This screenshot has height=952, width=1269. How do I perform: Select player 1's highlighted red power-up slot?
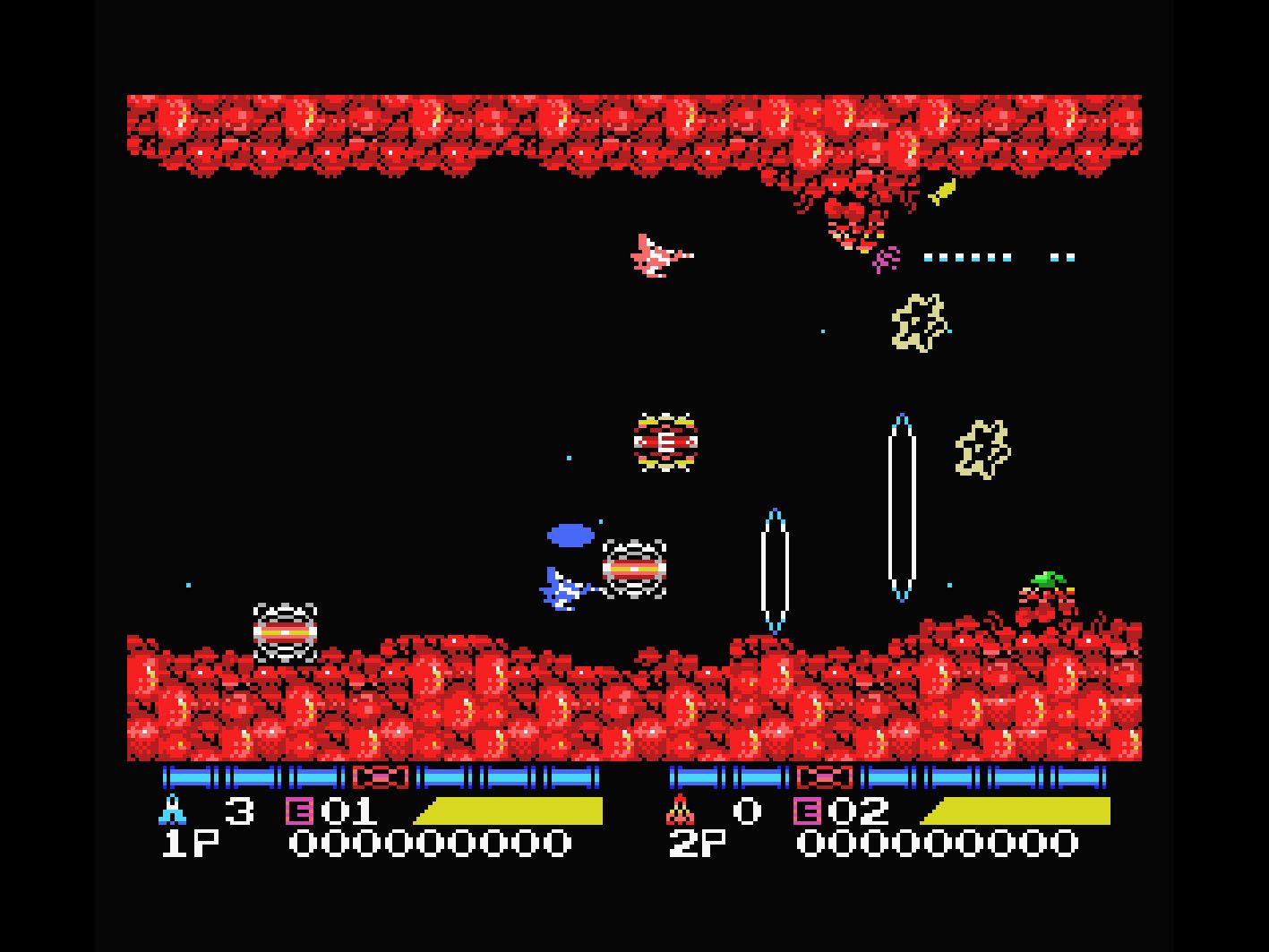click(x=381, y=777)
